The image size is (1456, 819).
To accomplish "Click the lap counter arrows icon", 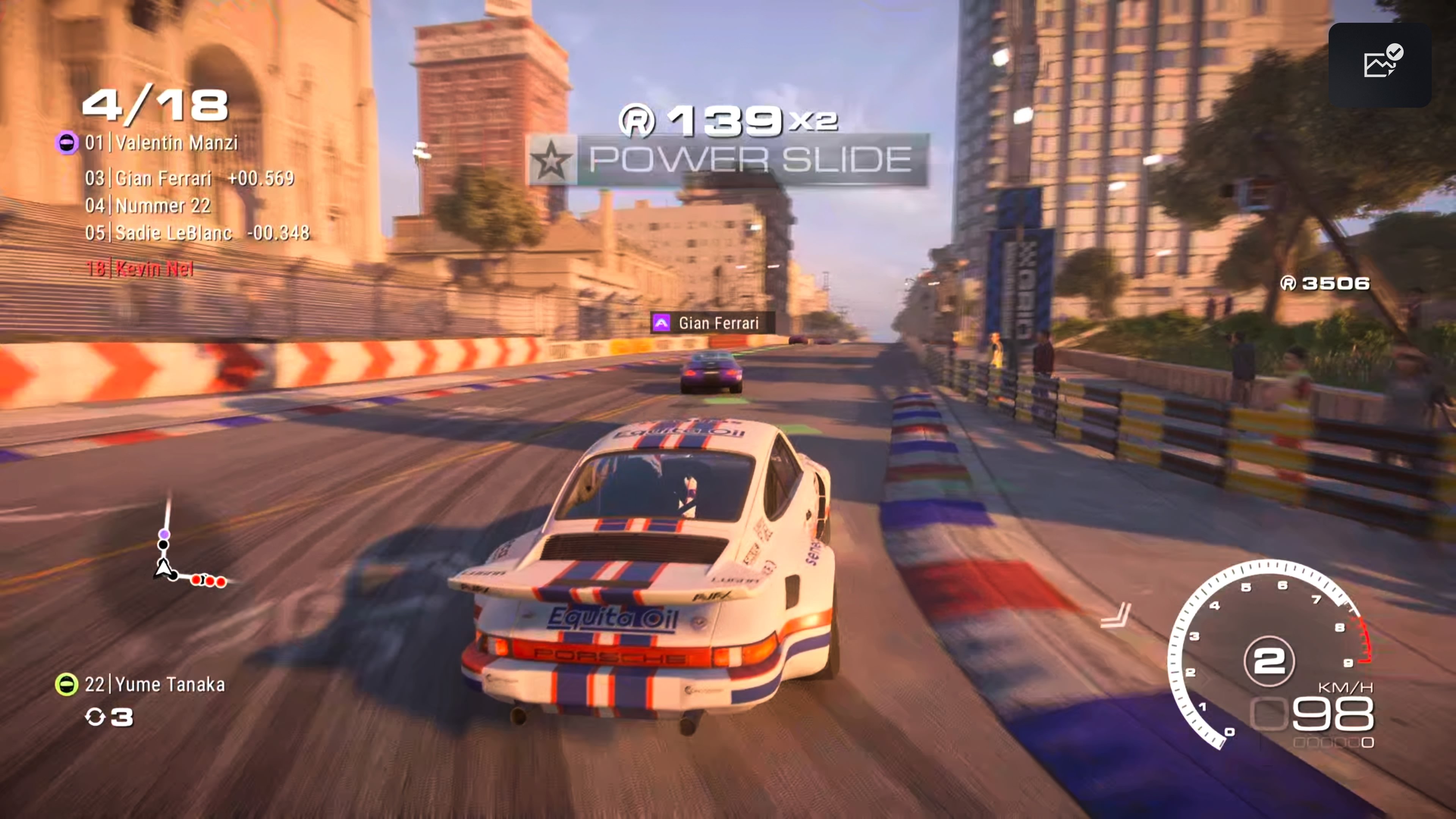I will tap(96, 718).
